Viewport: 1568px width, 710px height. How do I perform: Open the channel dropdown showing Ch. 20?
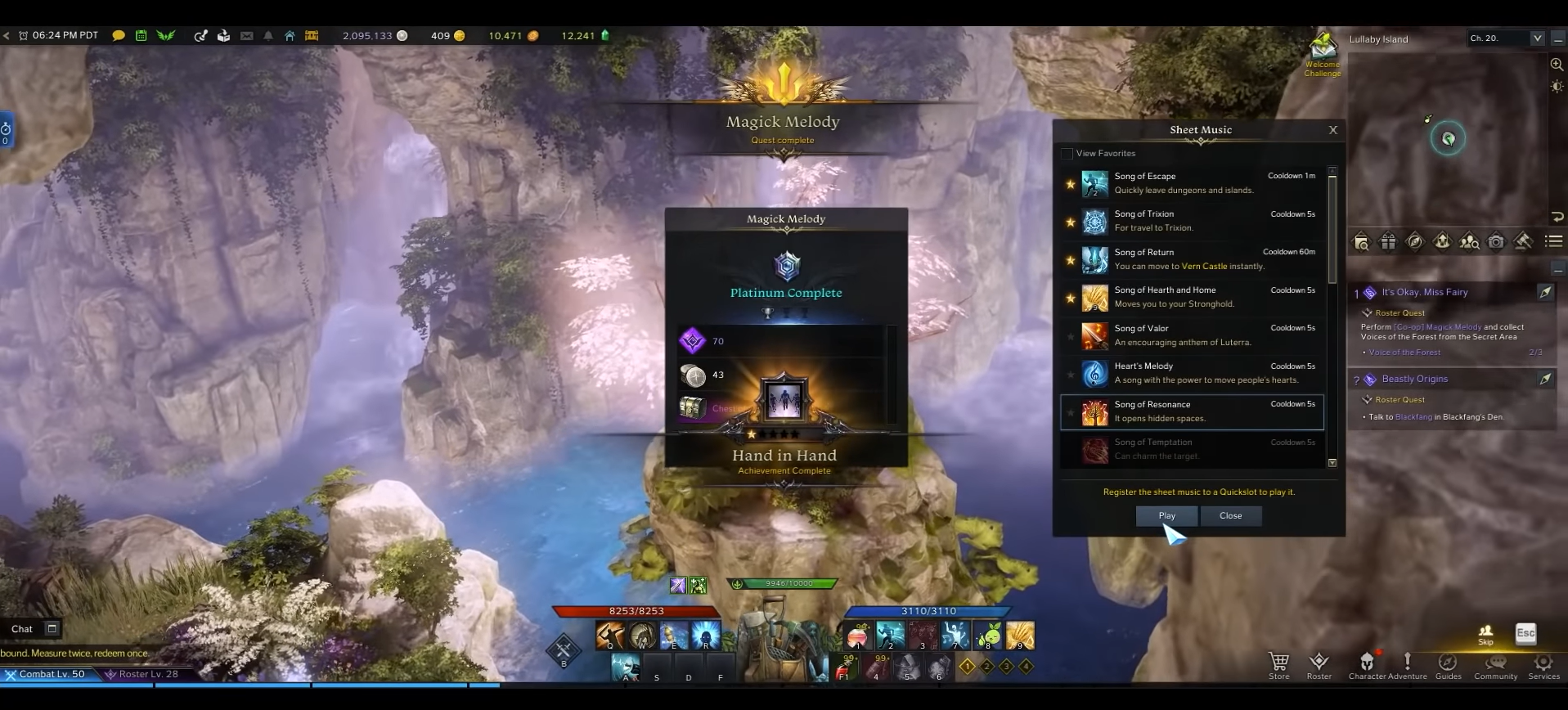[x=1537, y=38]
